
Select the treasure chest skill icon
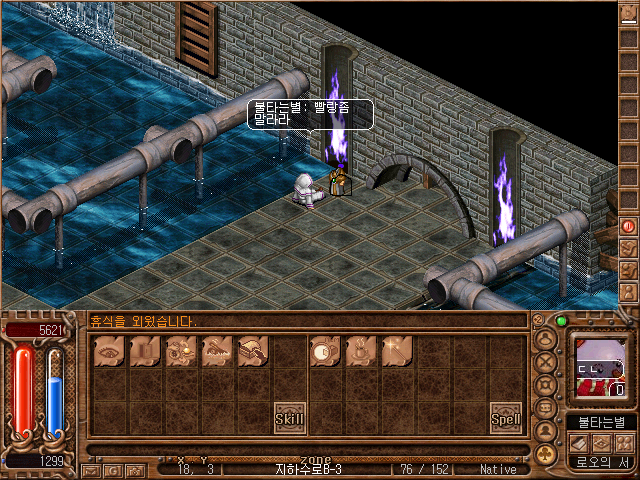click(253, 350)
